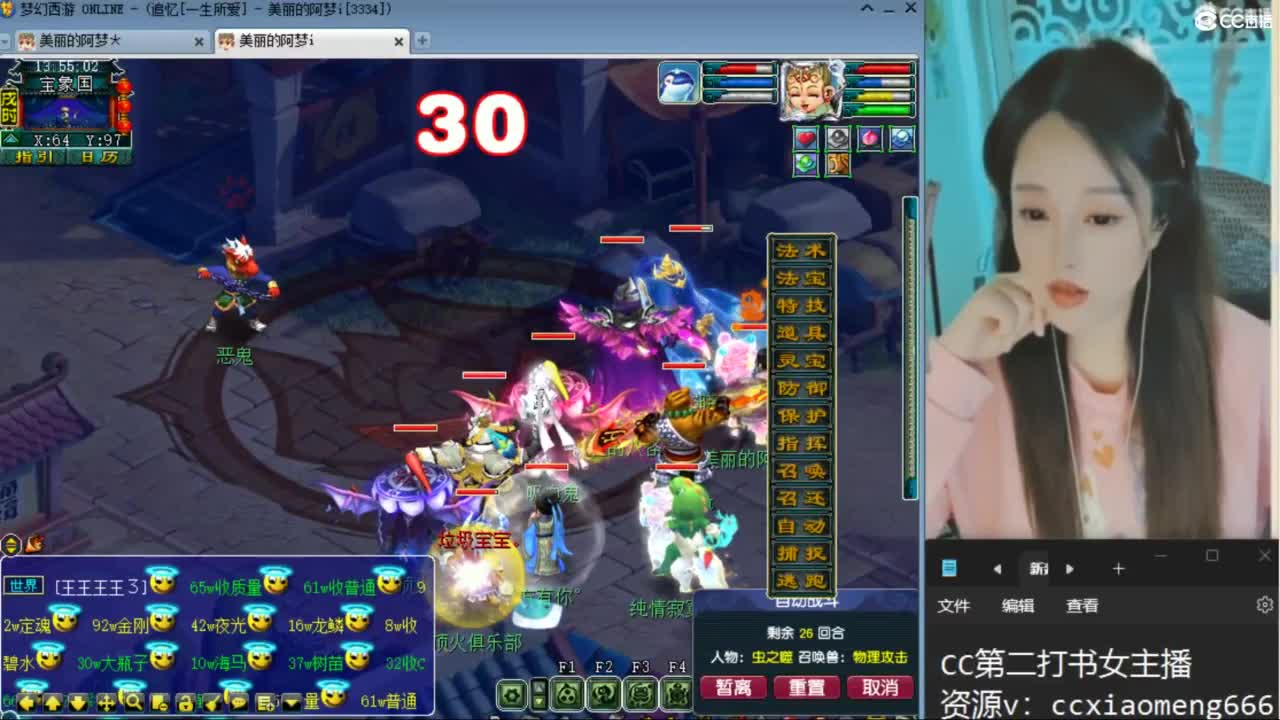Toggle the chat speech-bubble icon
The height and width of the screenshot is (720, 1280).
point(238,701)
